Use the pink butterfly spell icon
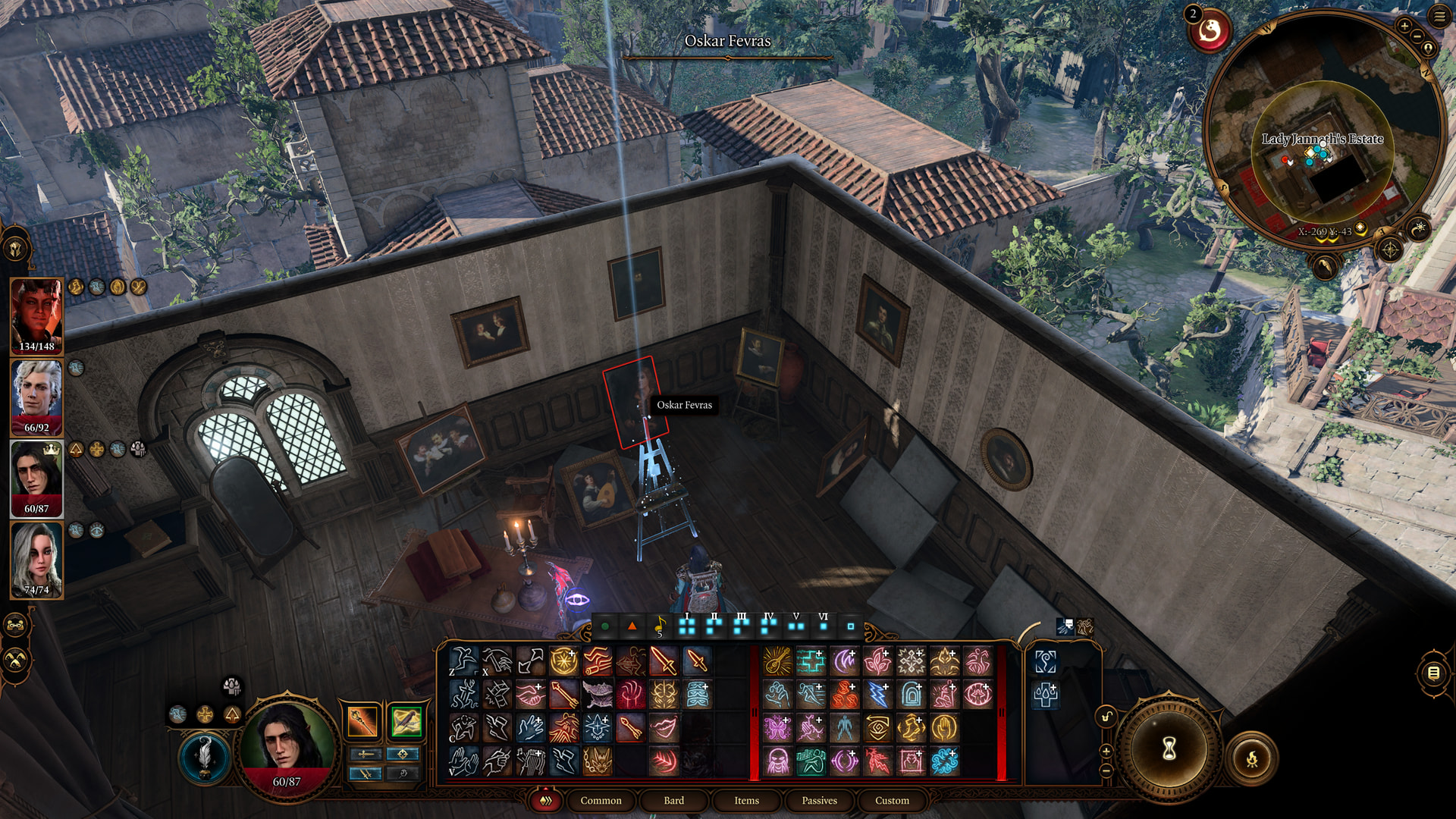This screenshot has width=1456, height=819. click(777, 728)
